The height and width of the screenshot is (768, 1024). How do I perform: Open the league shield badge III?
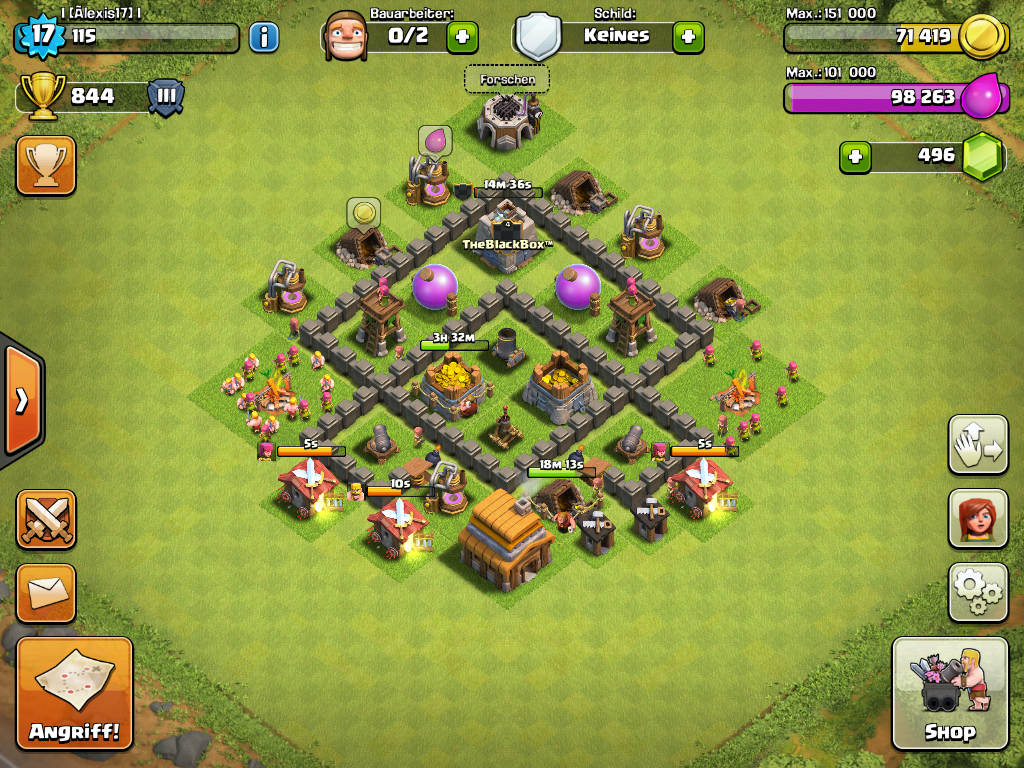point(166,97)
